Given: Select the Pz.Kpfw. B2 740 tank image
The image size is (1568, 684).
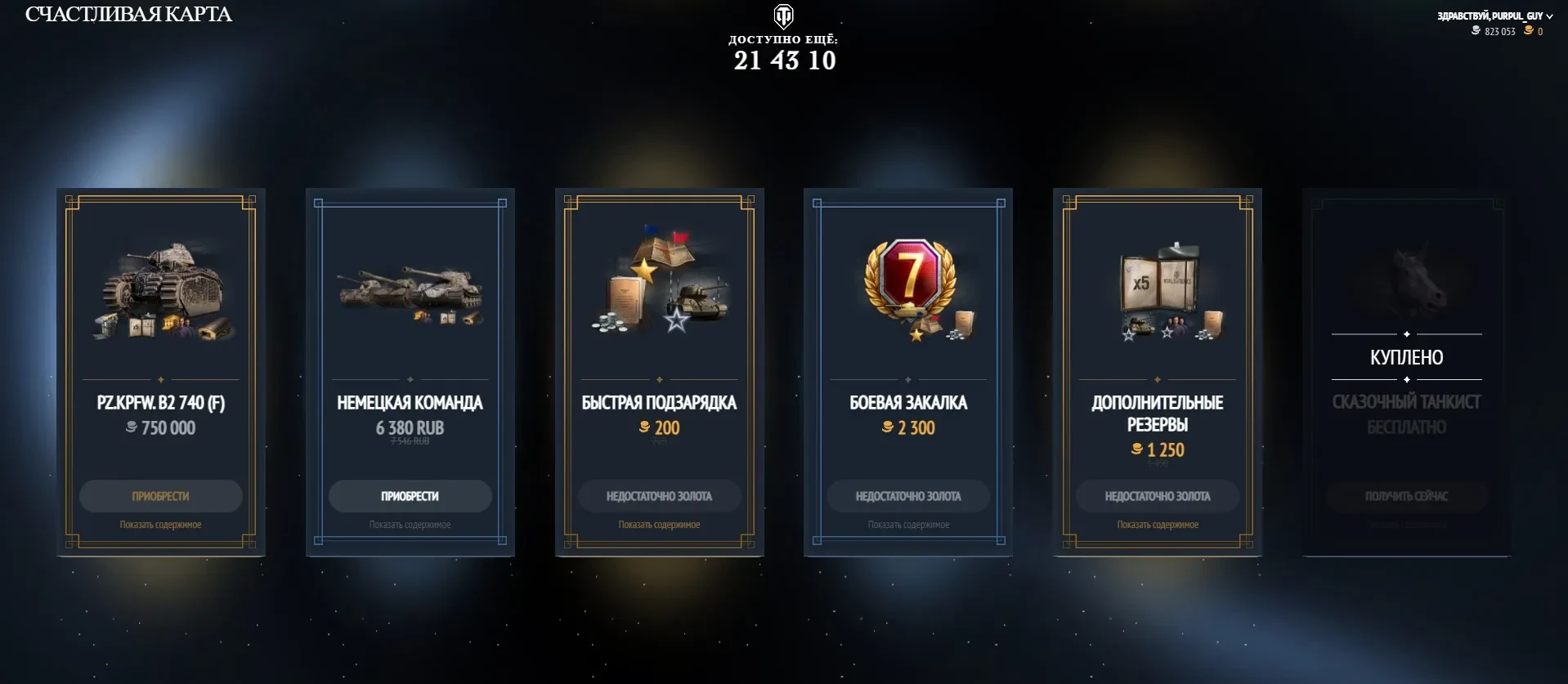Looking at the screenshot, I should [164, 290].
